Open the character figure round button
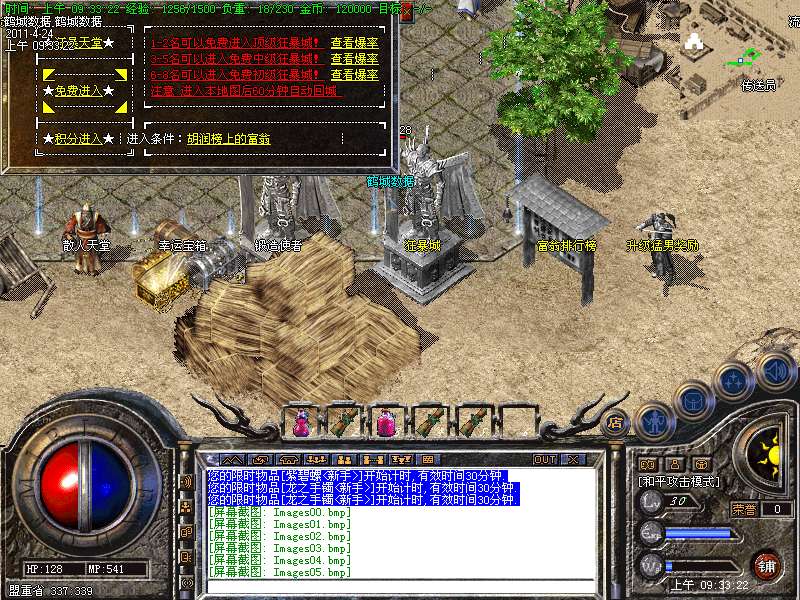This screenshot has height=600, width=800. pos(653,422)
